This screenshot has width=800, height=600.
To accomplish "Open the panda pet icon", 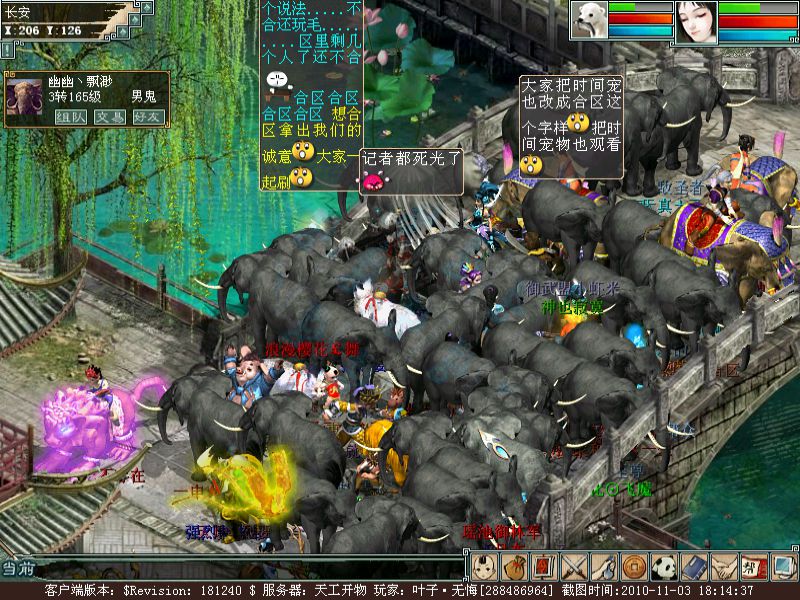I will pyautogui.click(x=665, y=567).
